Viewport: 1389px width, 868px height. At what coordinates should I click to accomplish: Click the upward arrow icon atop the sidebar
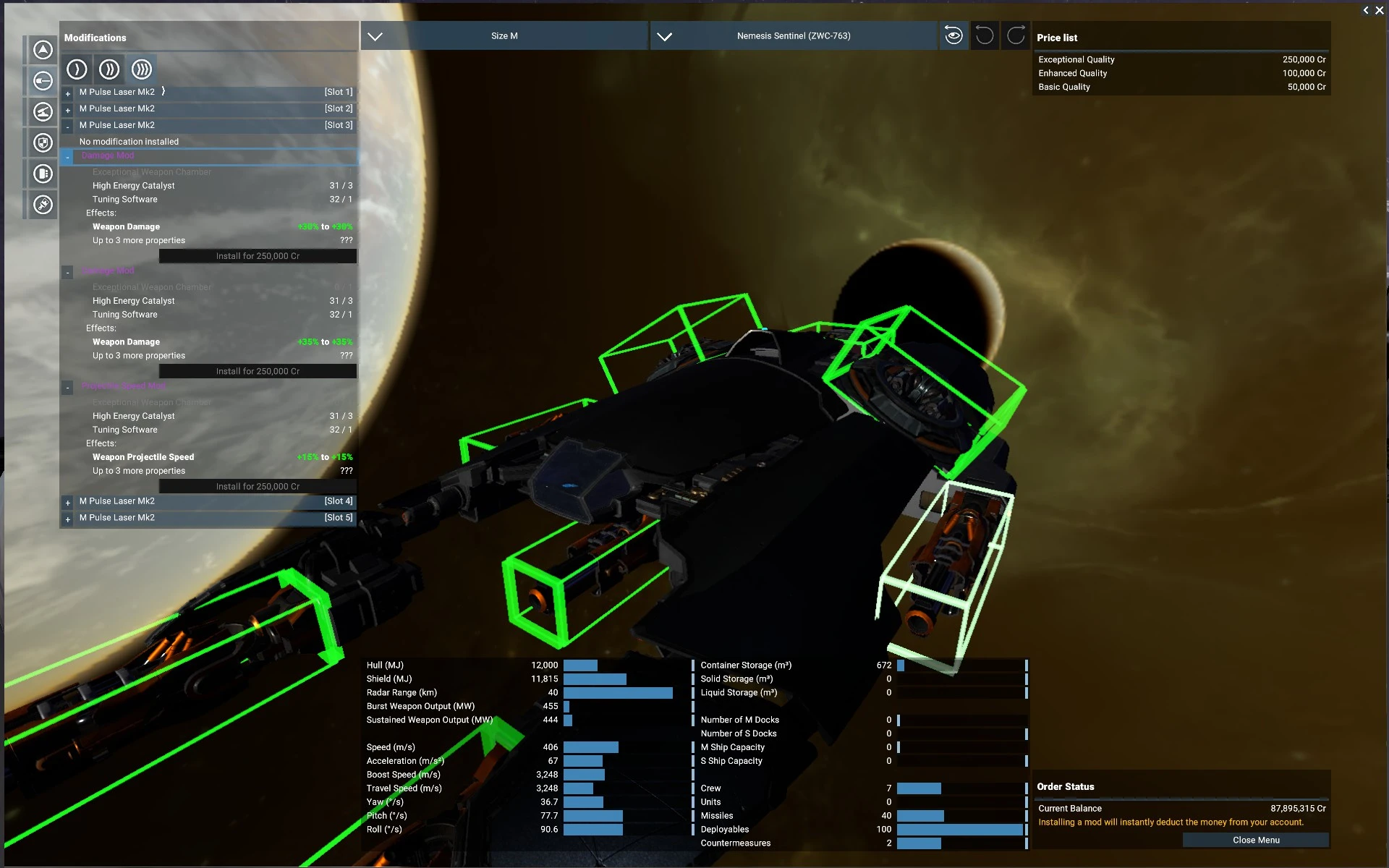point(42,49)
